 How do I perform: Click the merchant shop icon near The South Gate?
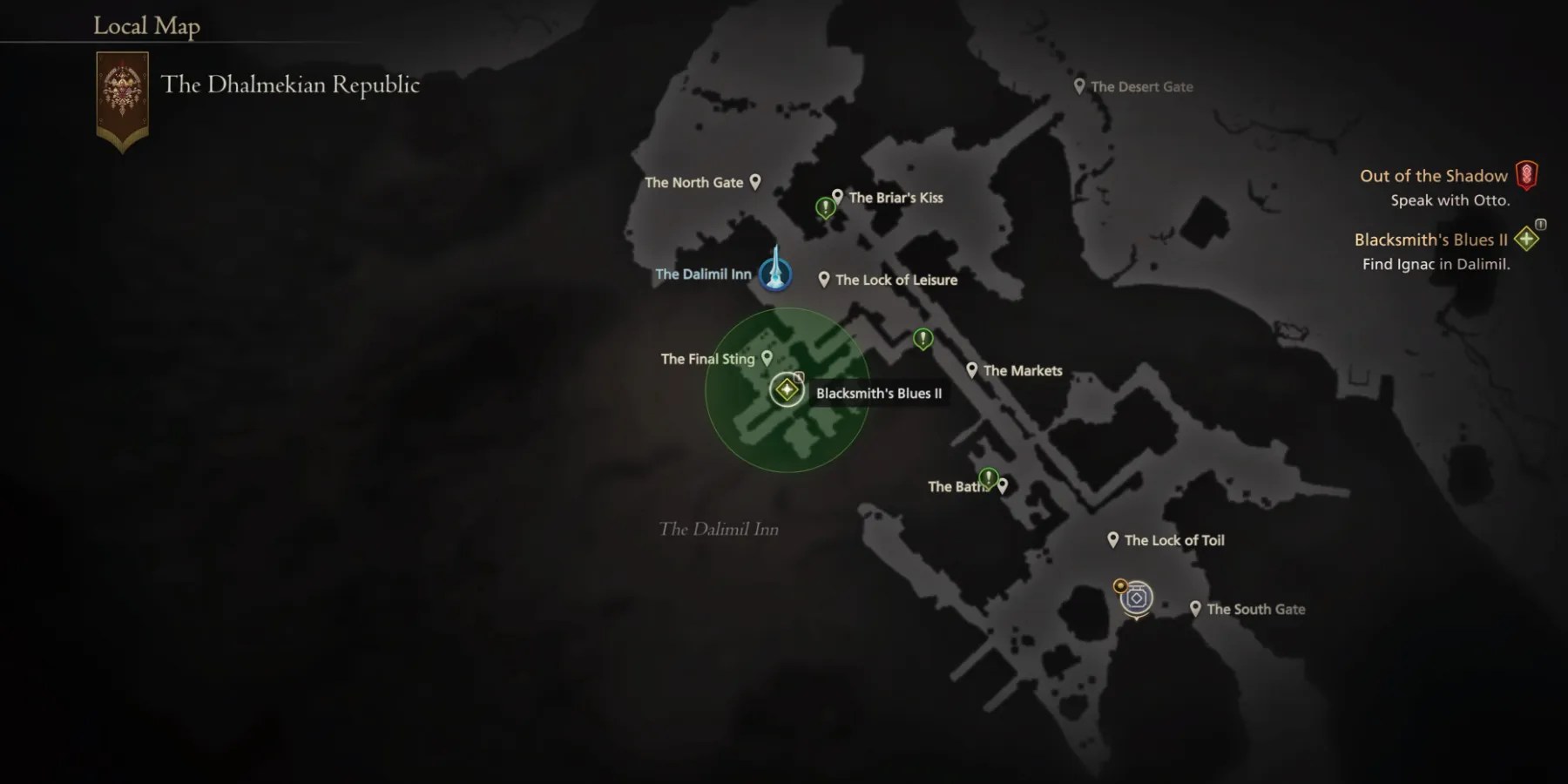(x=1137, y=598)
